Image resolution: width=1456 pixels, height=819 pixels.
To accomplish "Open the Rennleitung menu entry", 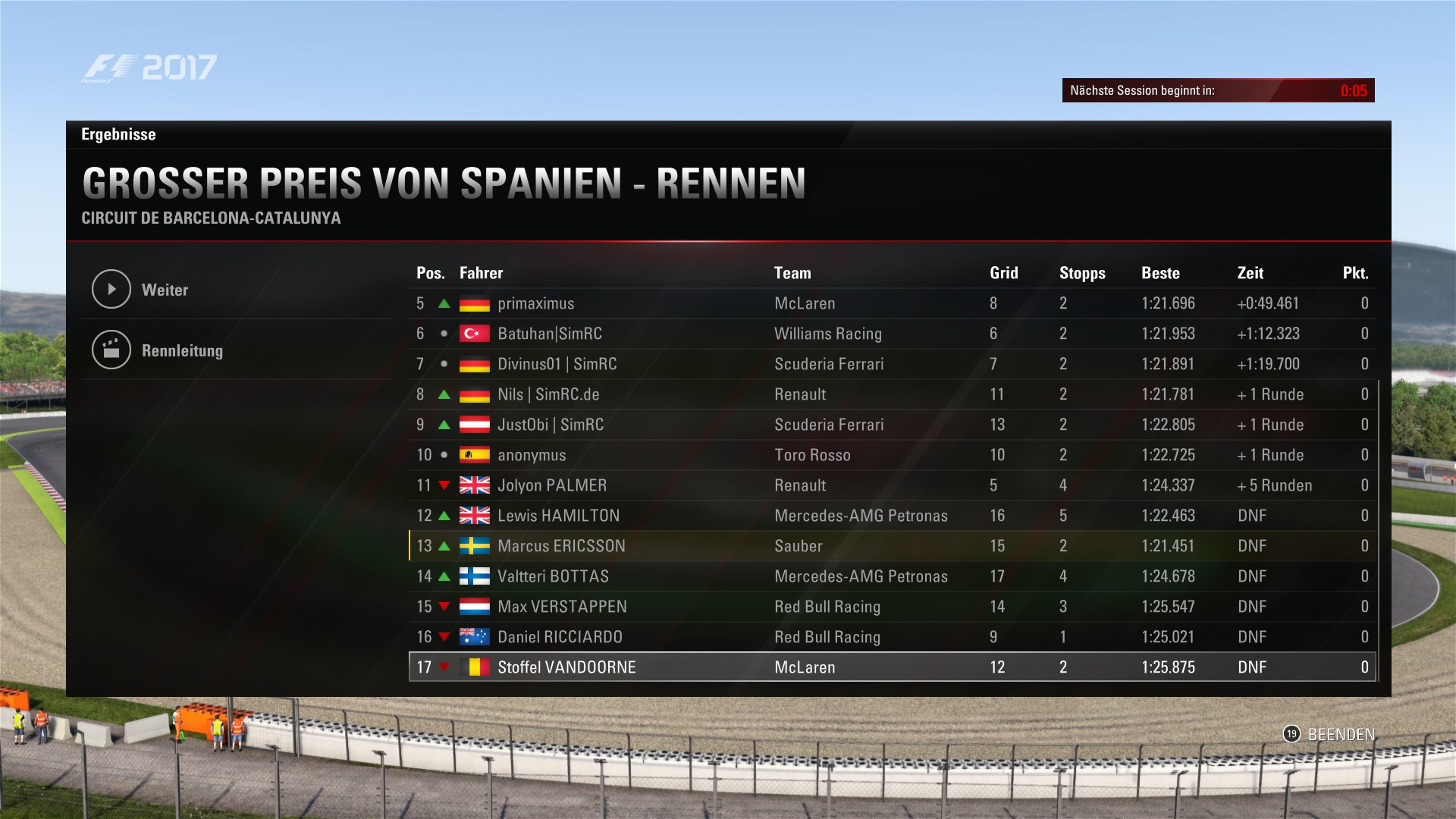I will [x=181, y=350].
